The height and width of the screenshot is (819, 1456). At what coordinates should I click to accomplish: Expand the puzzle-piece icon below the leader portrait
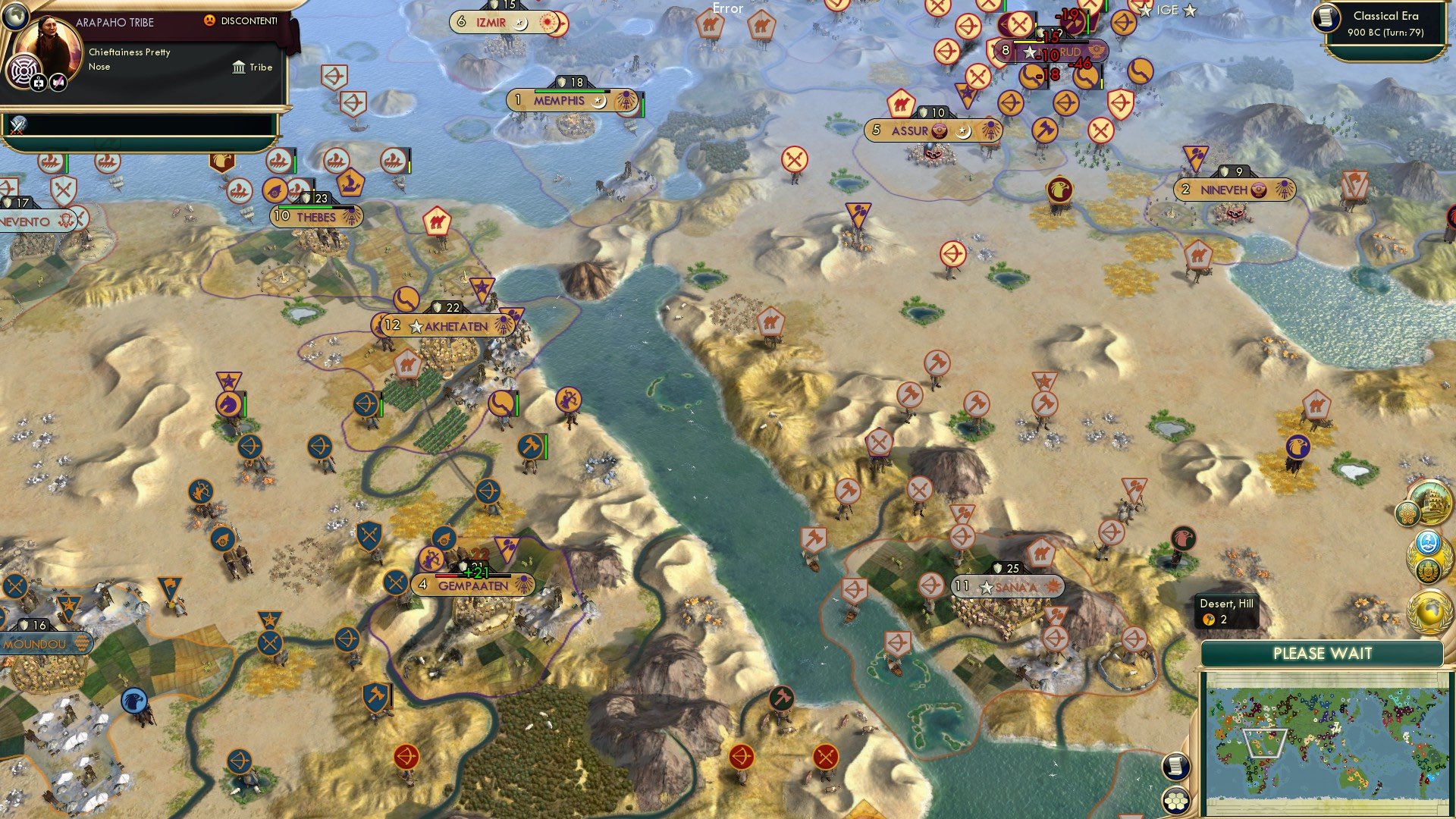[x=39, y=83]
